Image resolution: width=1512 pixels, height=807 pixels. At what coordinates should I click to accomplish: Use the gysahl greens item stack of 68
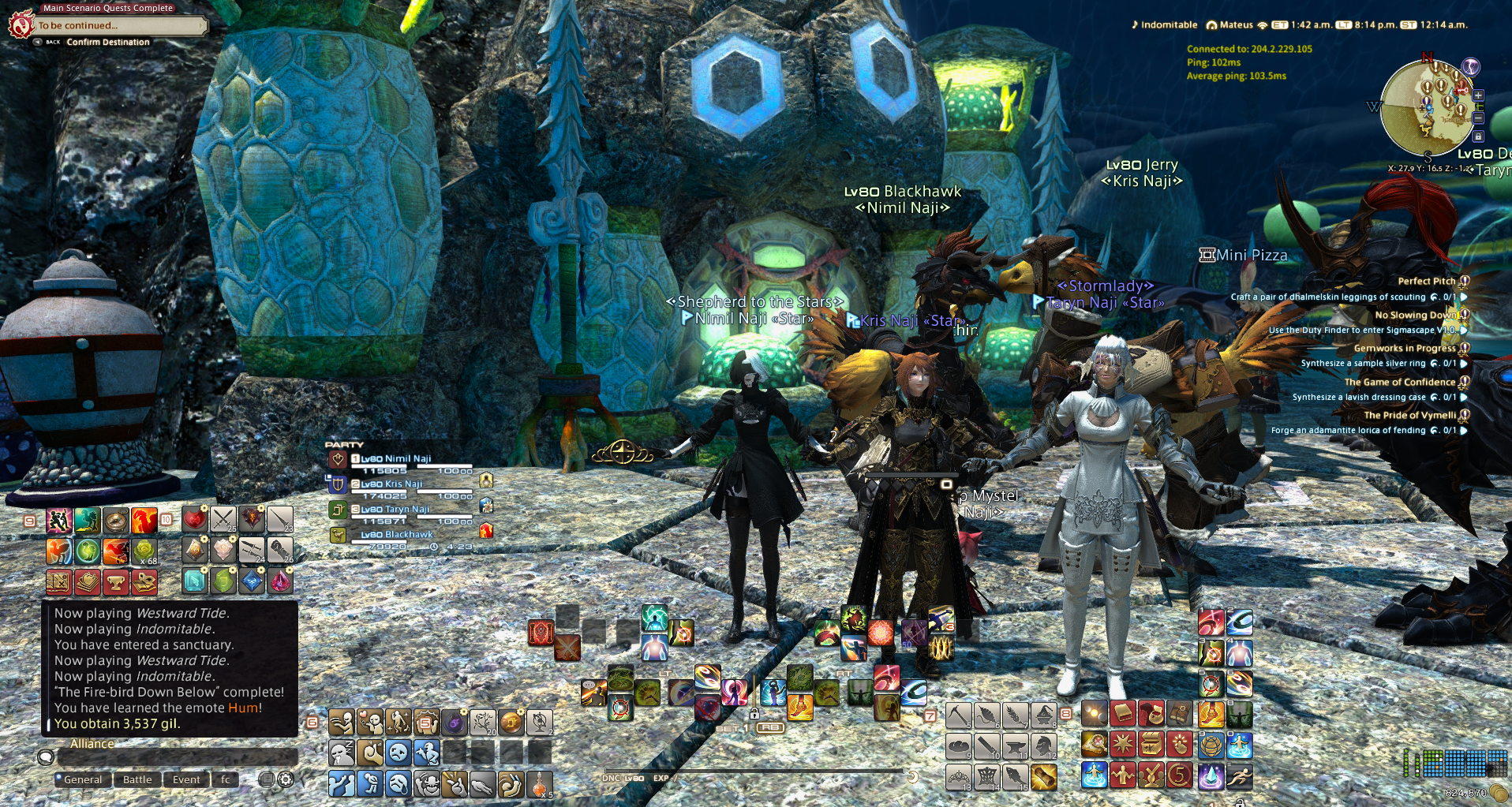(144, 551)
